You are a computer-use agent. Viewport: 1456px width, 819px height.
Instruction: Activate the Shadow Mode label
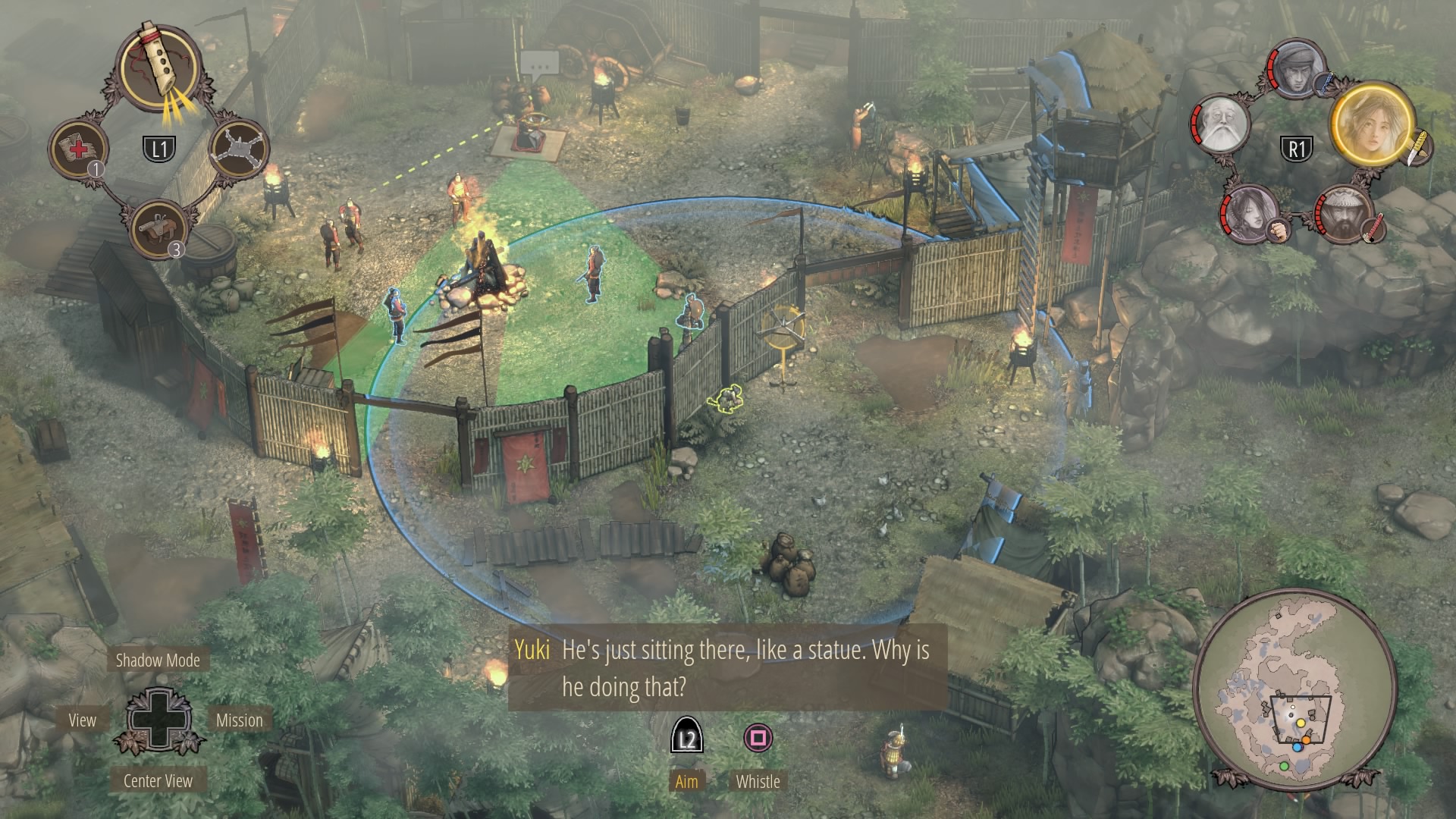tap(158, 661)
